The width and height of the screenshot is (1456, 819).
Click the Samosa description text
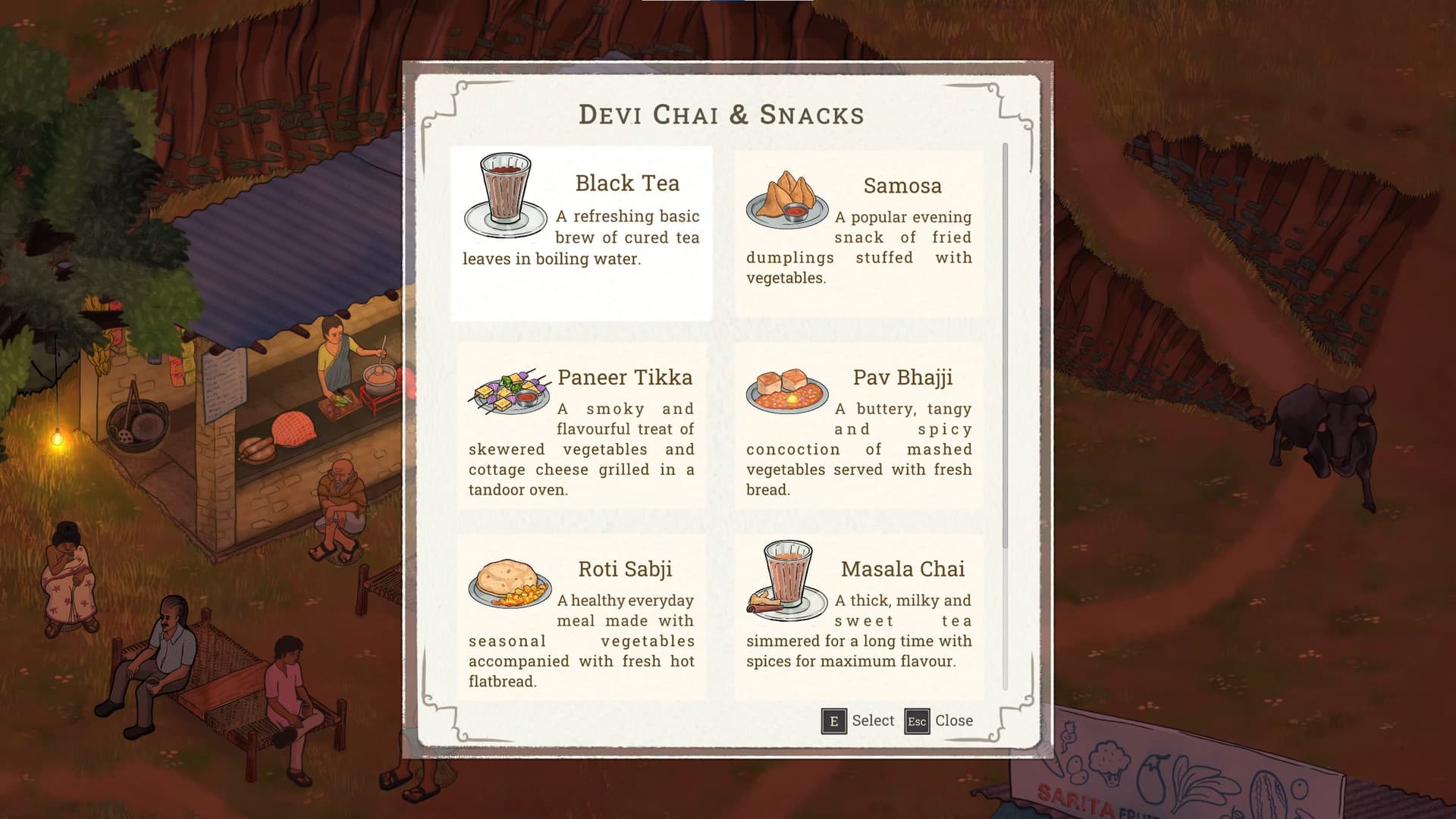click(859, 246)
